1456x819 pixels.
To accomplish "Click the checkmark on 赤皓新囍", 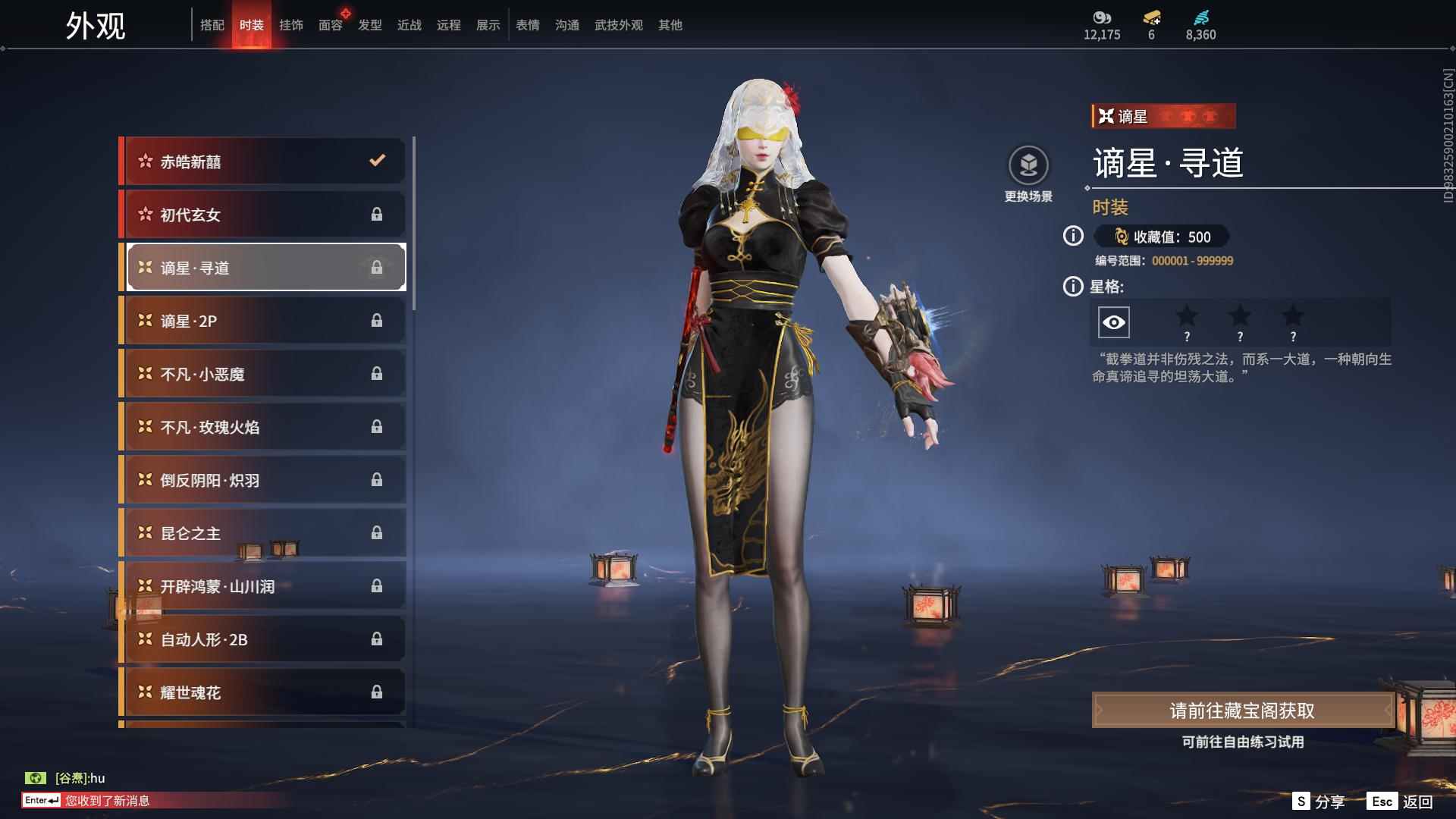I will click(375, 161).
